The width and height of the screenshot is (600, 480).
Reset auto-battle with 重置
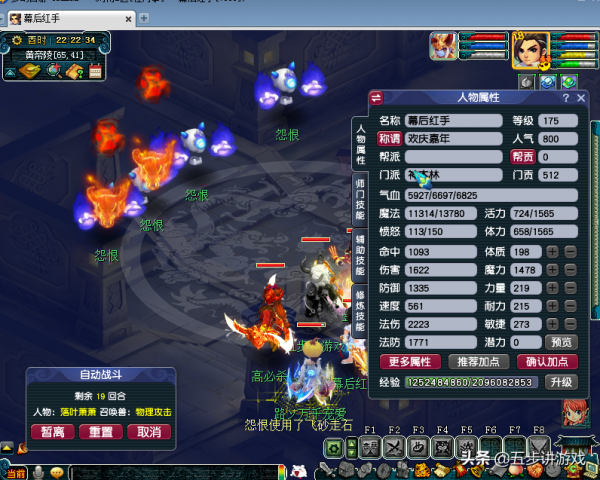(100, 432)
